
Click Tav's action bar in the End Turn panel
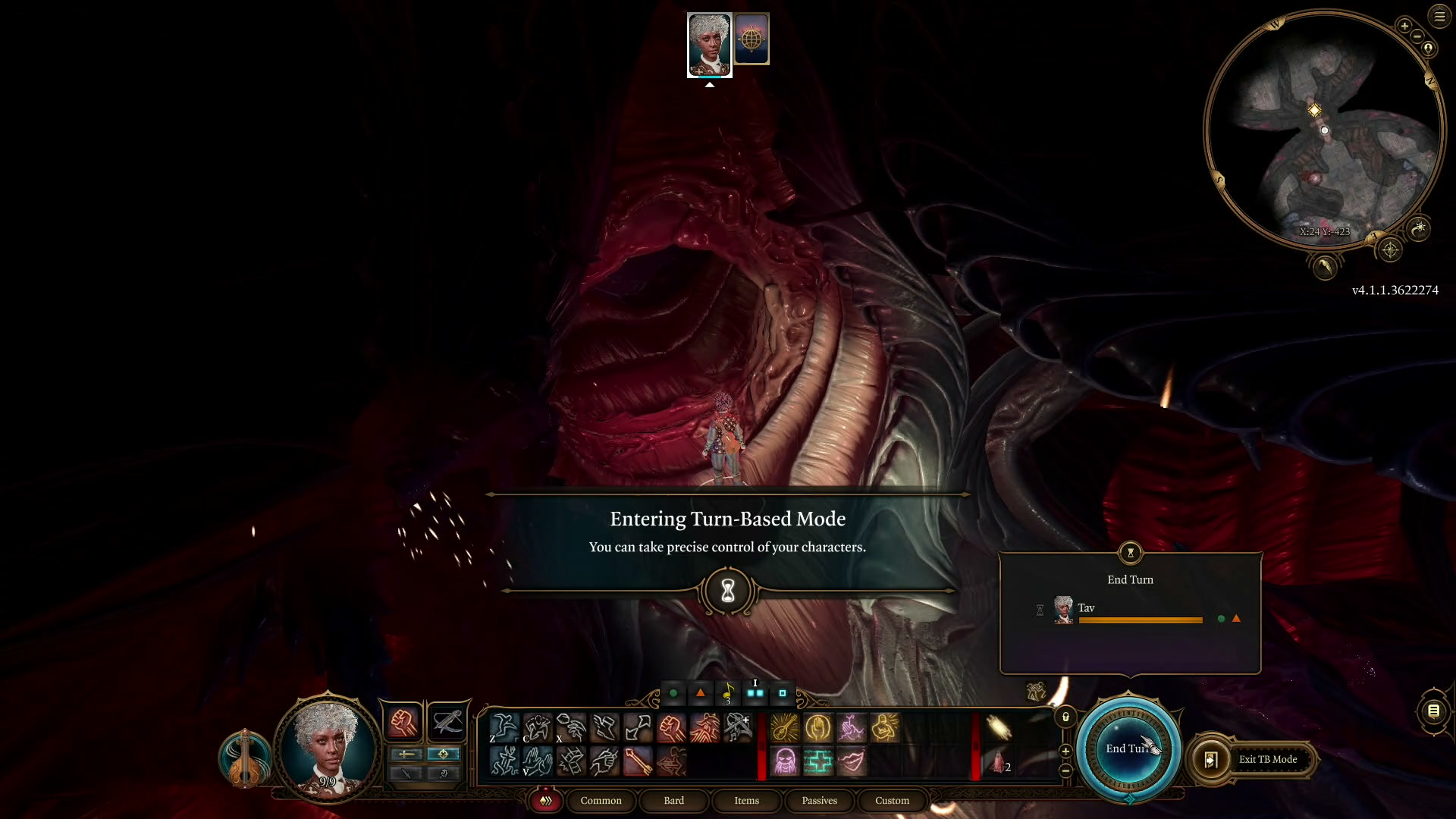(1141, 620)
